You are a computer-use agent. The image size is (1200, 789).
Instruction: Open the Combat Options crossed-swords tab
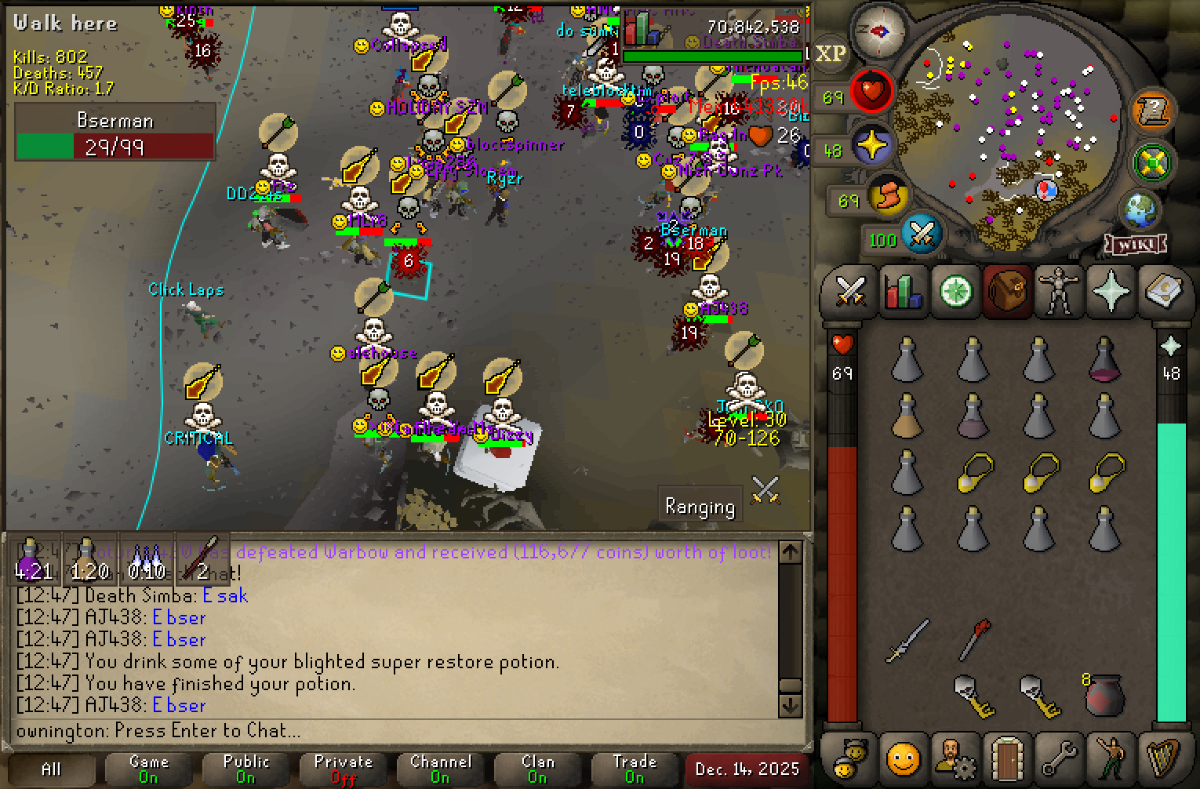(x=850, y=292)
